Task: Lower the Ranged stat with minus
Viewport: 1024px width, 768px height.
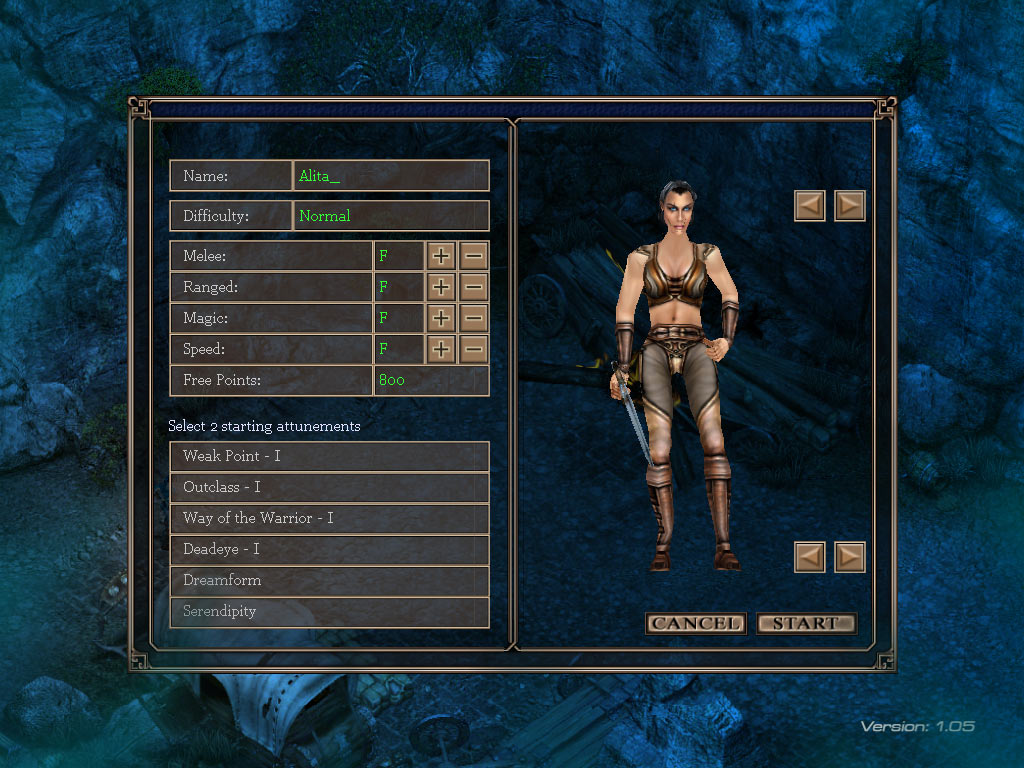Action: [x=474, y=288]
